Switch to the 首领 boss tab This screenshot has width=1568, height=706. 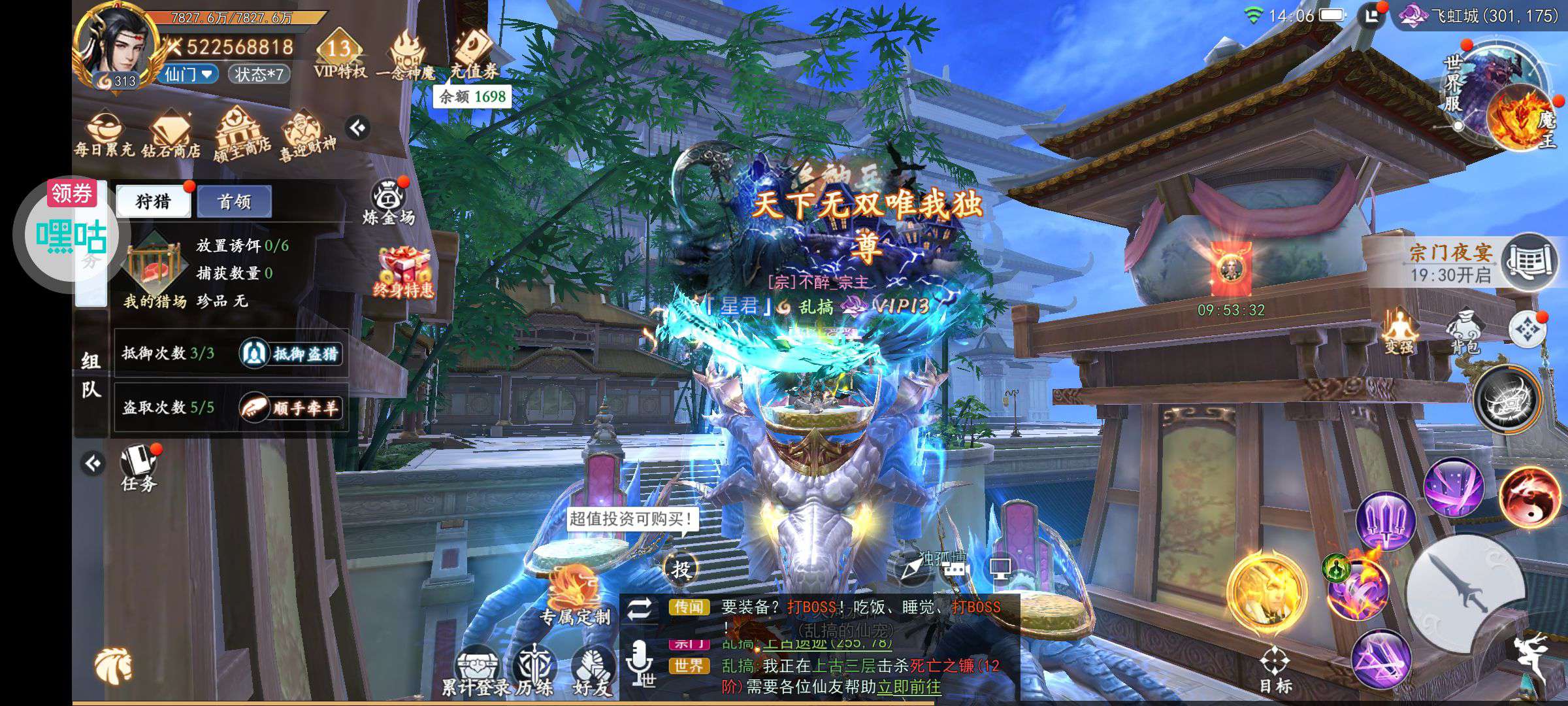click(234, 201)
